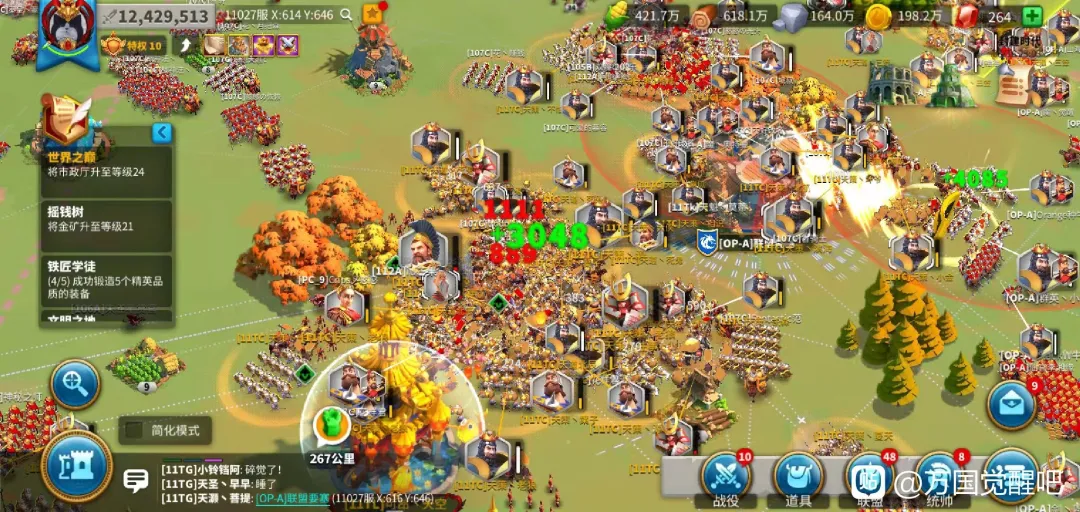Collapse the quest panel with blue arrow

161,133
